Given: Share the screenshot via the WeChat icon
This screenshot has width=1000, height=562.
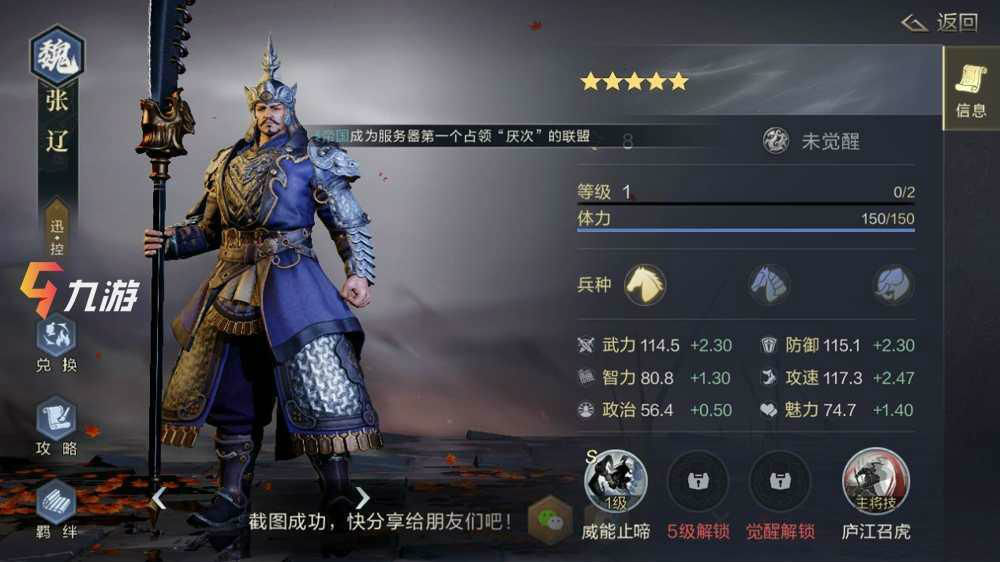Looking at the screenshot, I should [549, 520].
